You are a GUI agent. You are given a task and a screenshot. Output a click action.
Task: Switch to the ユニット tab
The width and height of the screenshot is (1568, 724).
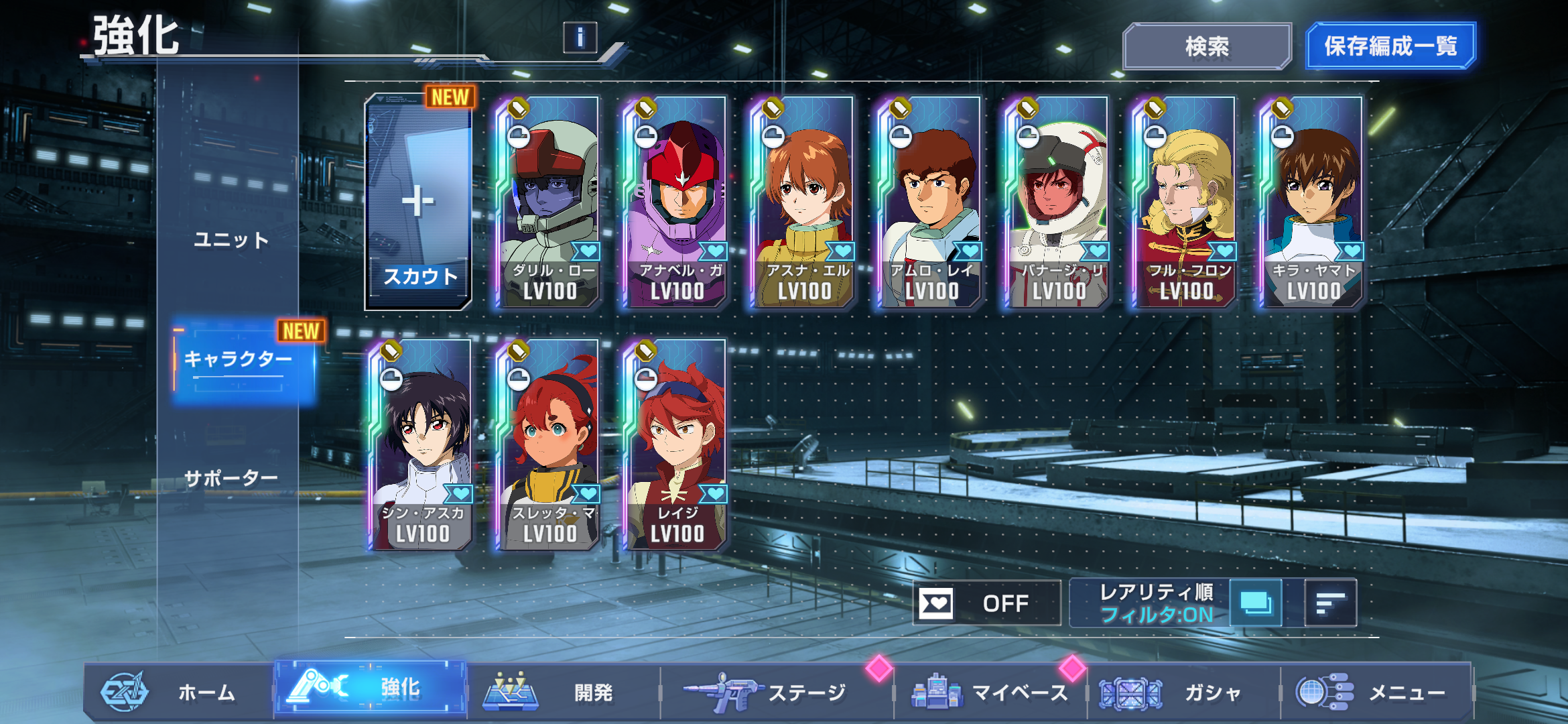tap(231, 240)
